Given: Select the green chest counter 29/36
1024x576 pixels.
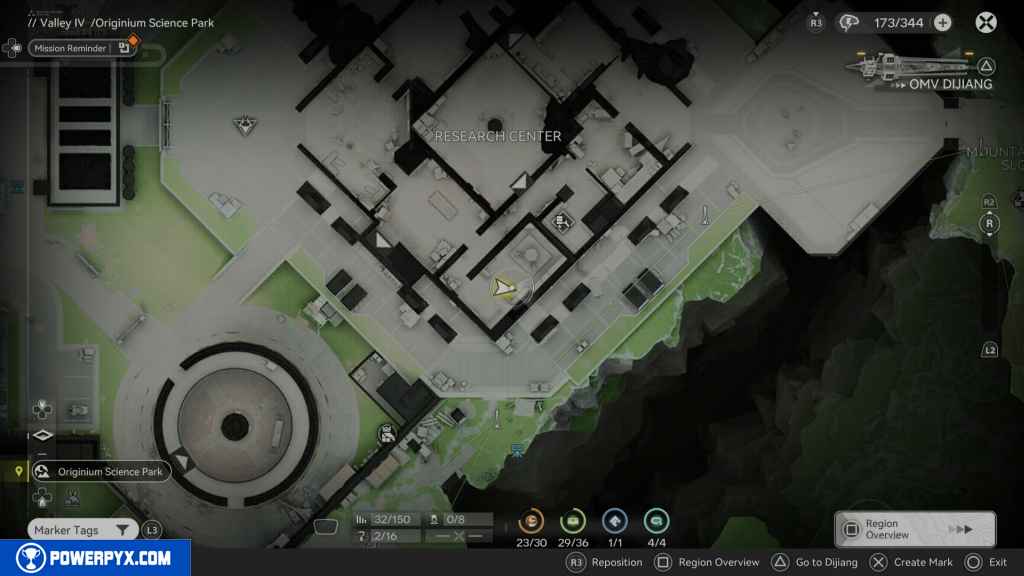Looking at the screenshot, I should [573, 521].
